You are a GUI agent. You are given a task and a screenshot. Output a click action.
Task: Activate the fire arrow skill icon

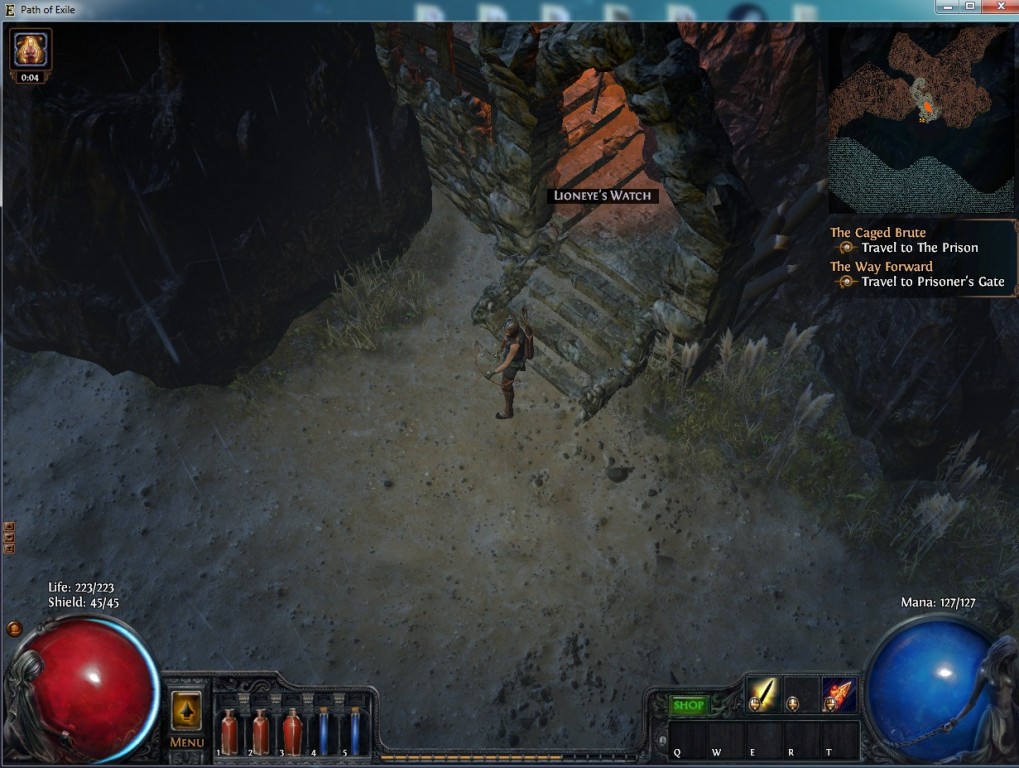(x=838, y=693)
